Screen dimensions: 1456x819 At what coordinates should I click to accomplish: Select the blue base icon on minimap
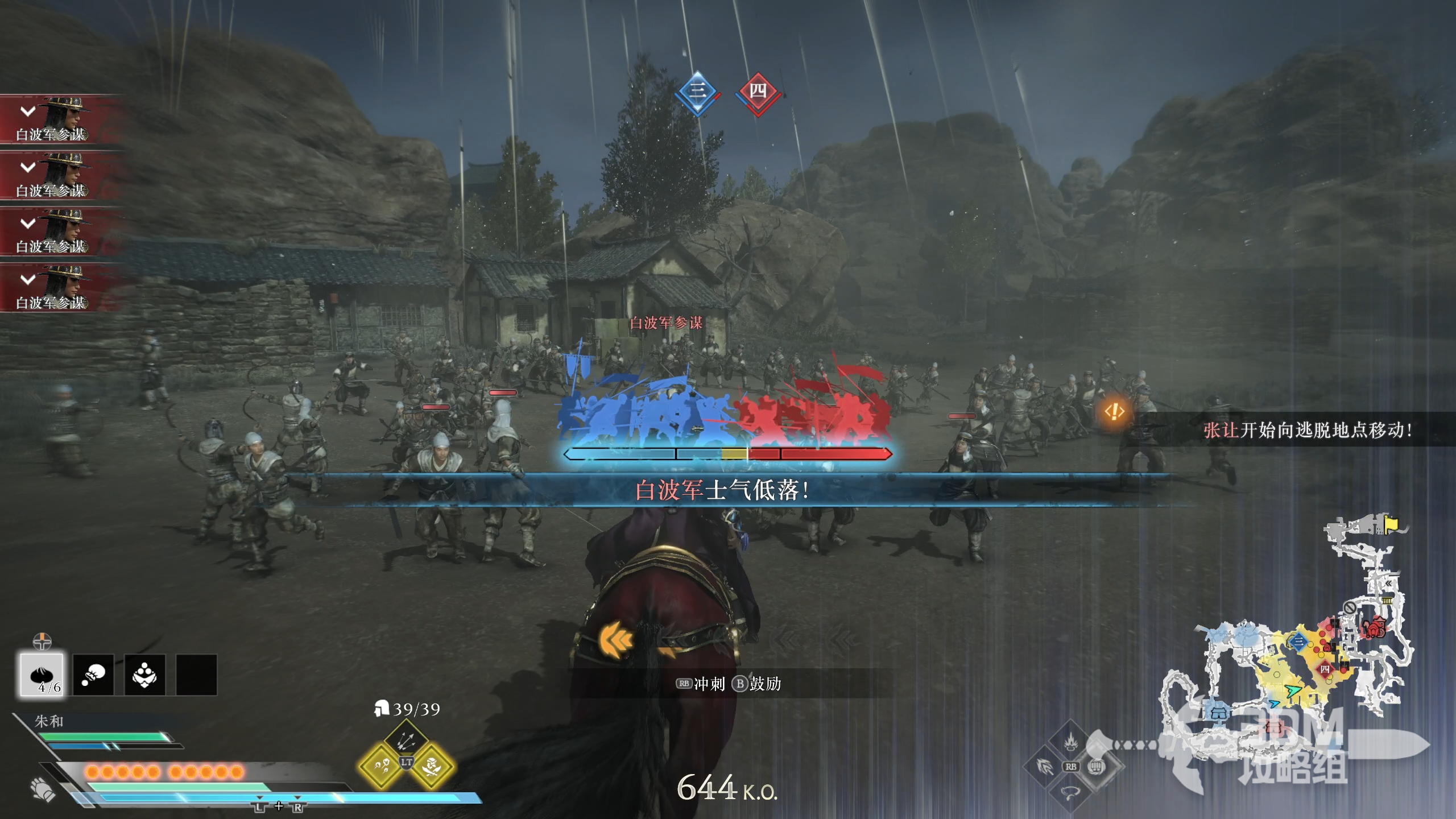[1217, 713]
